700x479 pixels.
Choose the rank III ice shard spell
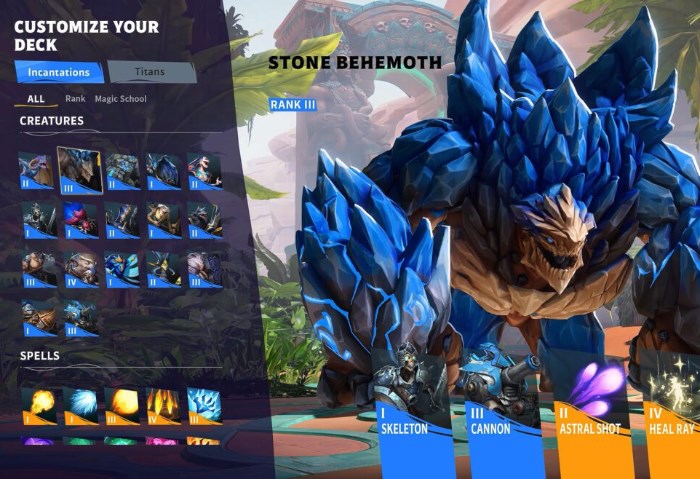(x=204, y=405)
